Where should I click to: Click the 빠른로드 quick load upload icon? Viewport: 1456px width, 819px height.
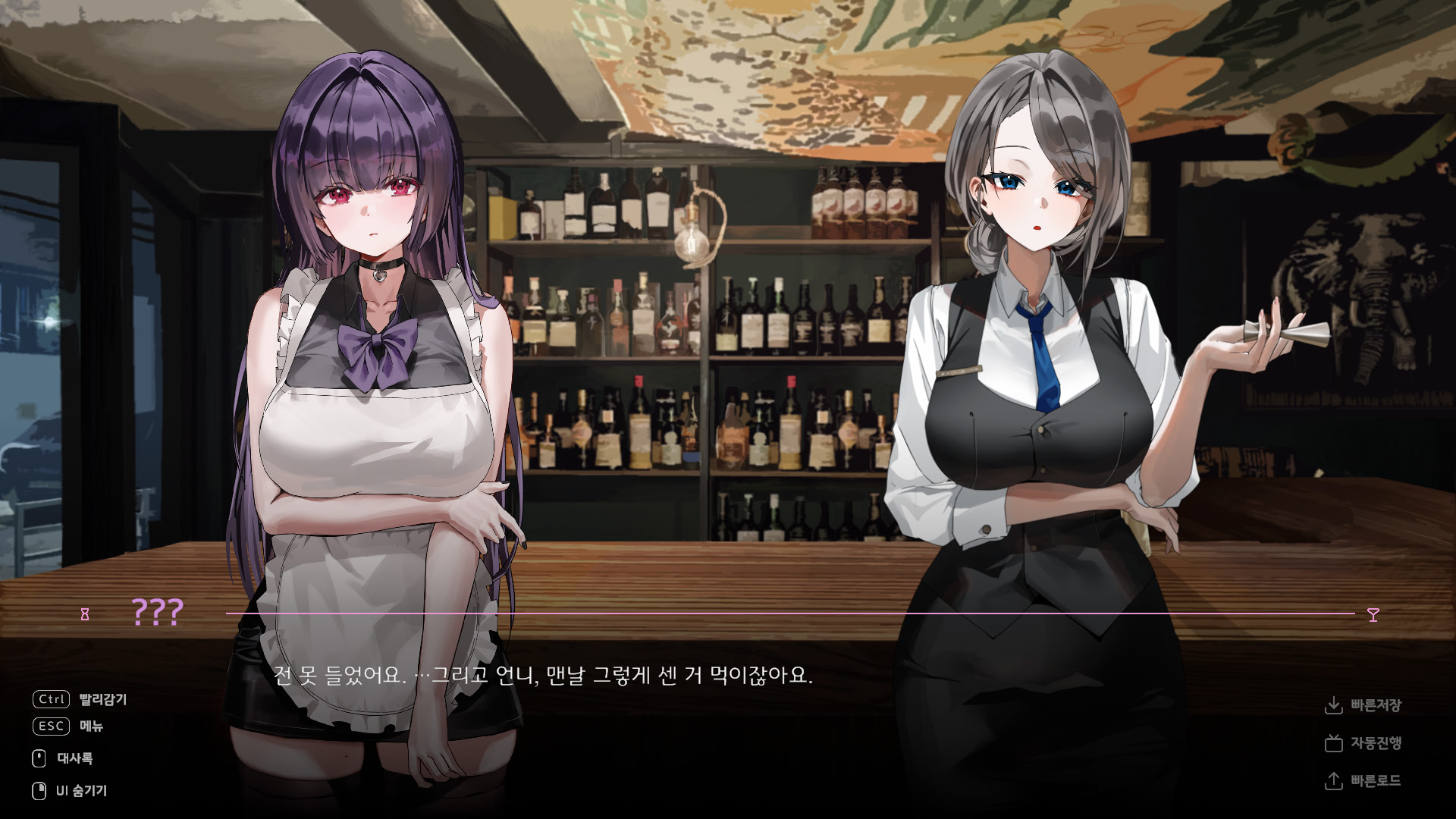1335,781
